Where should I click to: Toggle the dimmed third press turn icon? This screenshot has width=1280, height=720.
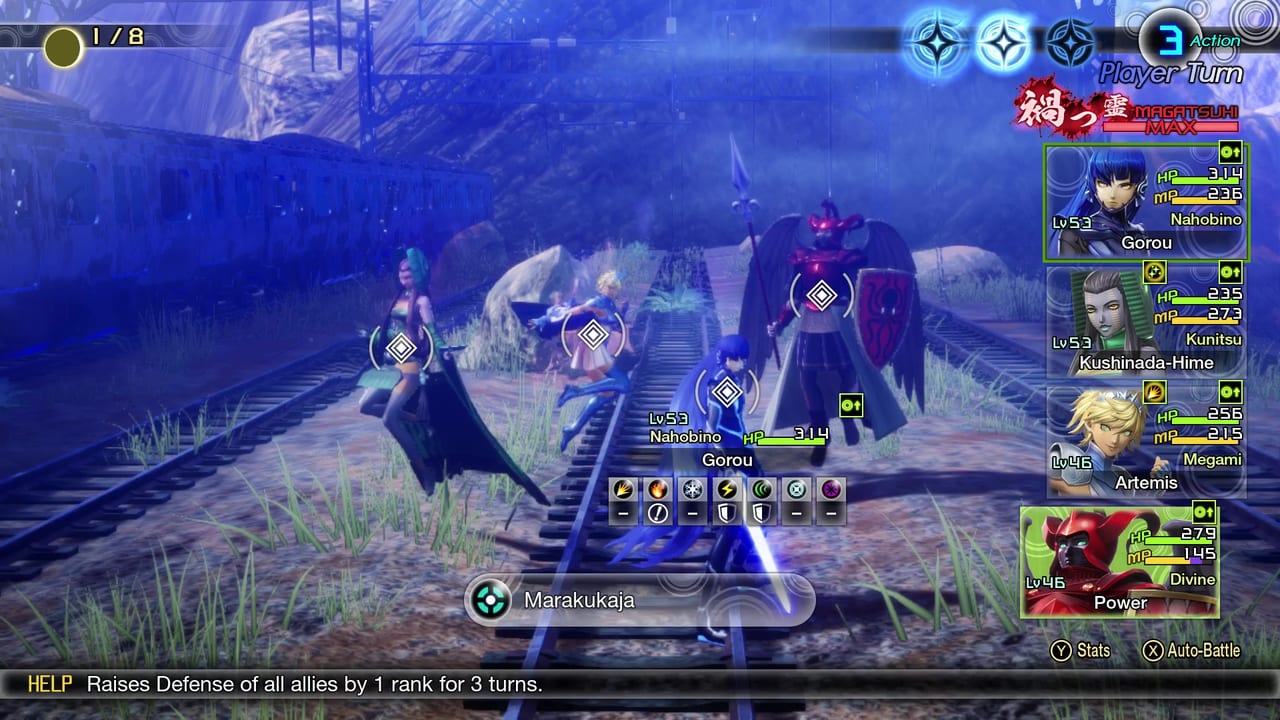click(1073, 43)
